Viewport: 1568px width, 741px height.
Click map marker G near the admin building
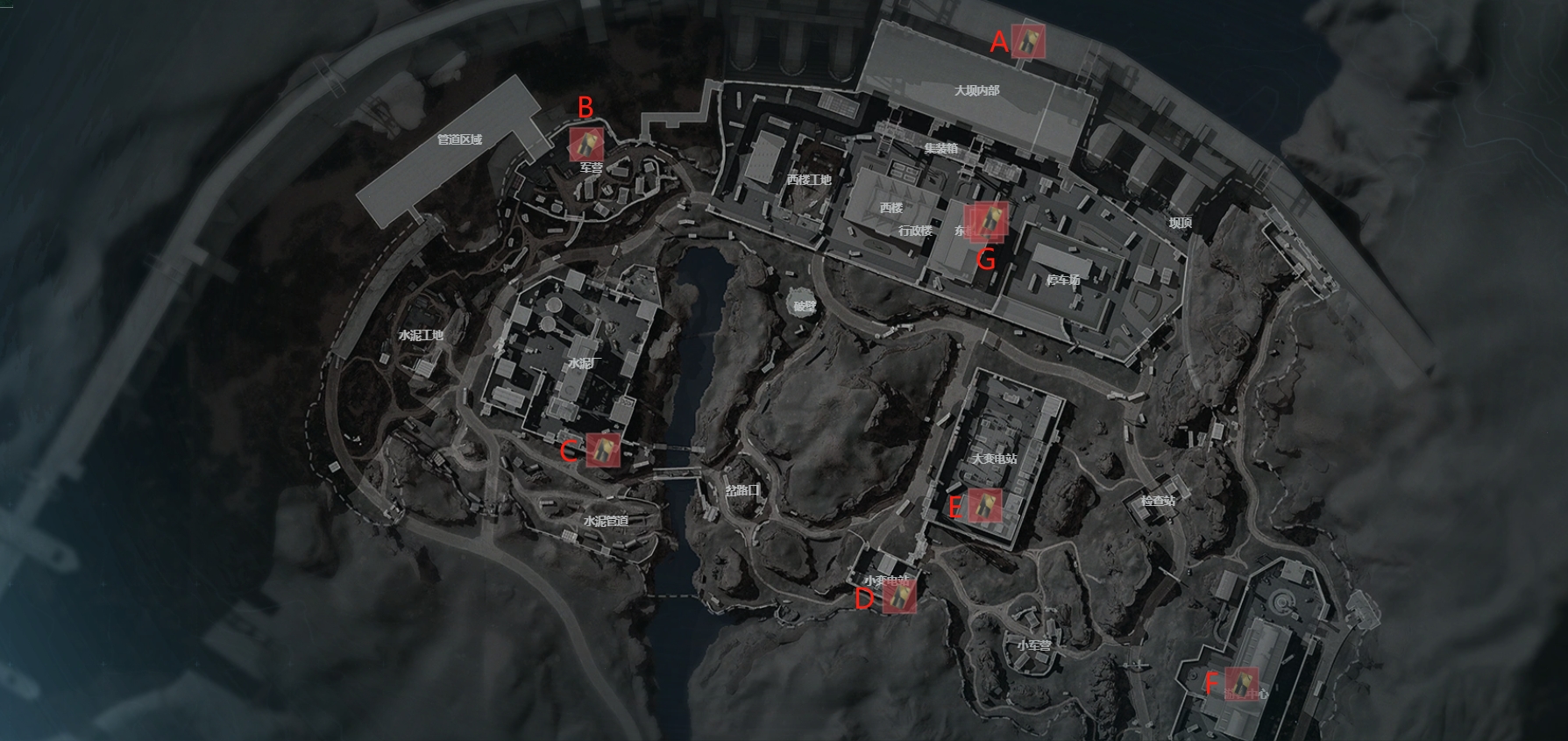pos(990,220)
